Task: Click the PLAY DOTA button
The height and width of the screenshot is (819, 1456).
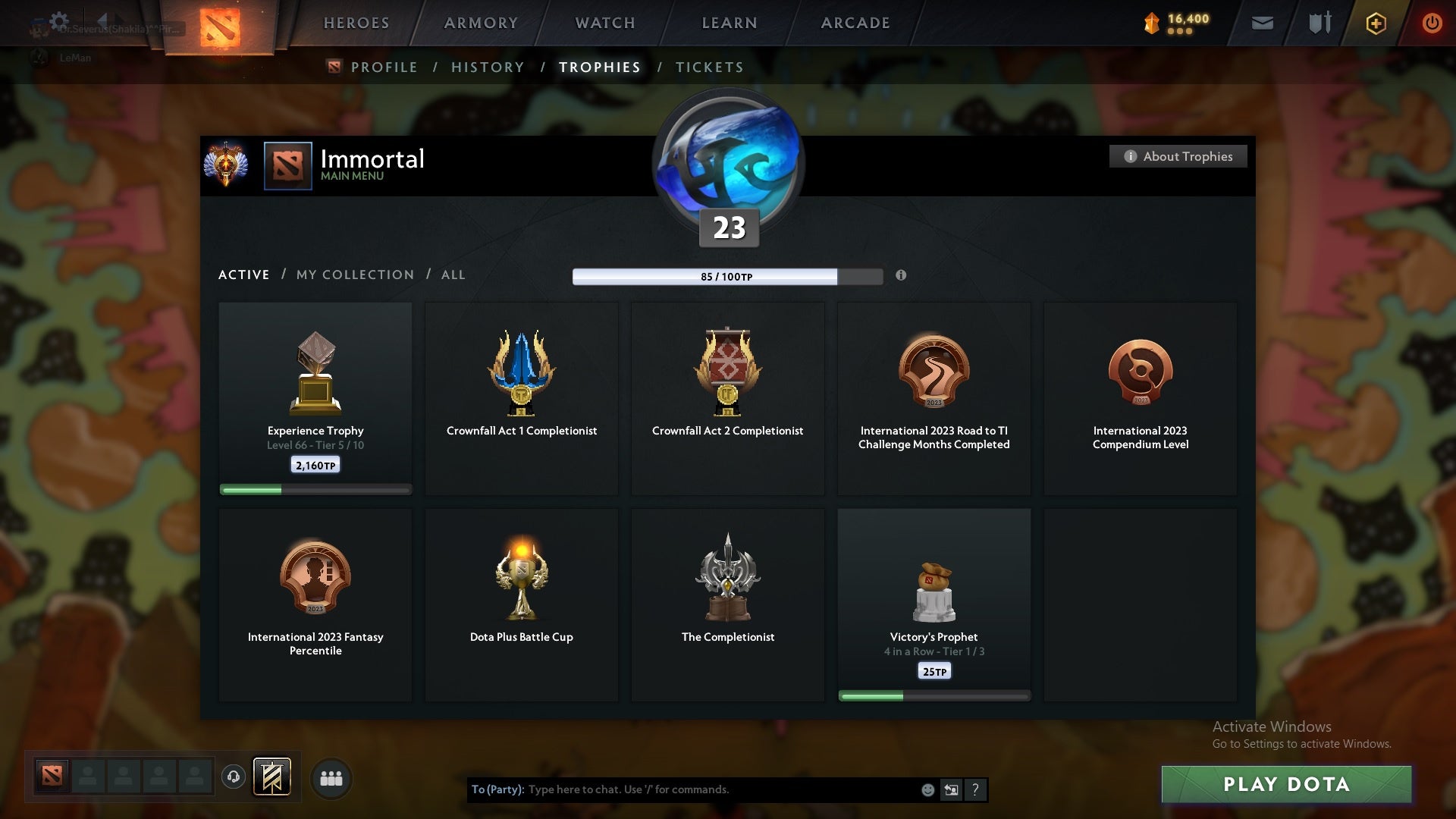Action: (x=1285, y=785)
